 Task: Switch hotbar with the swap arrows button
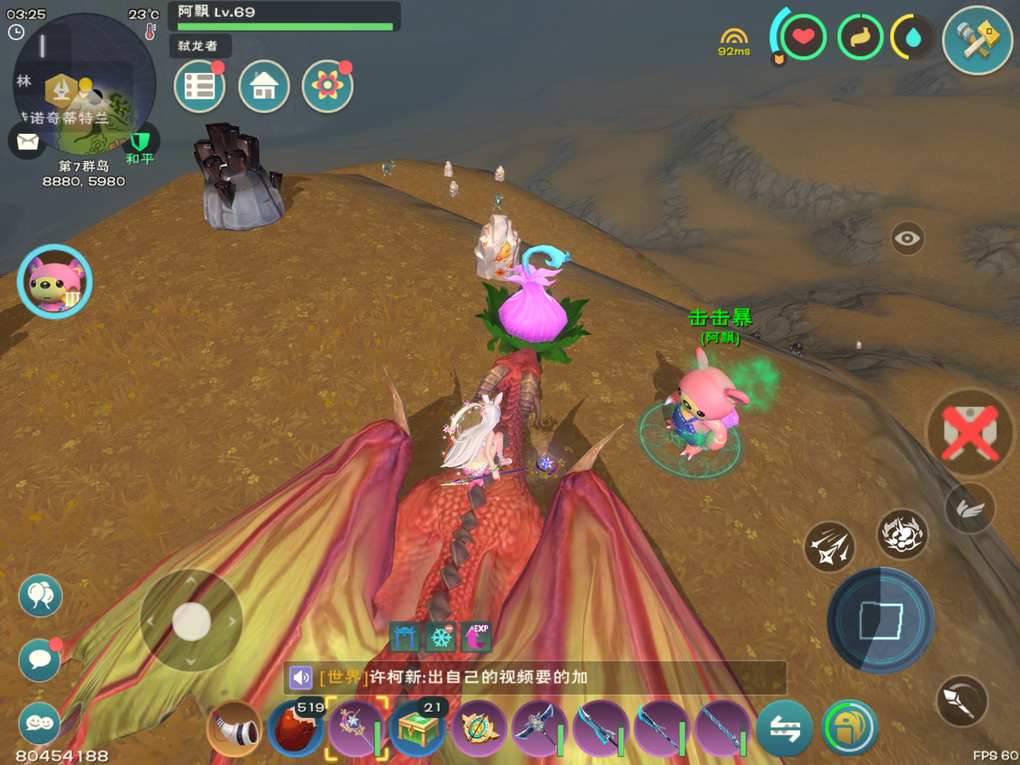coord(784,729)
